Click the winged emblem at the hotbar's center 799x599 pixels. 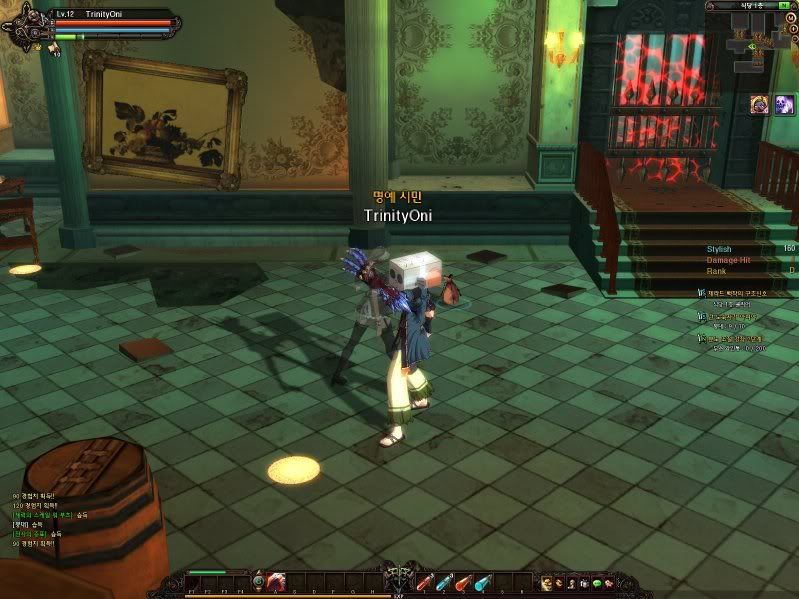399,580
